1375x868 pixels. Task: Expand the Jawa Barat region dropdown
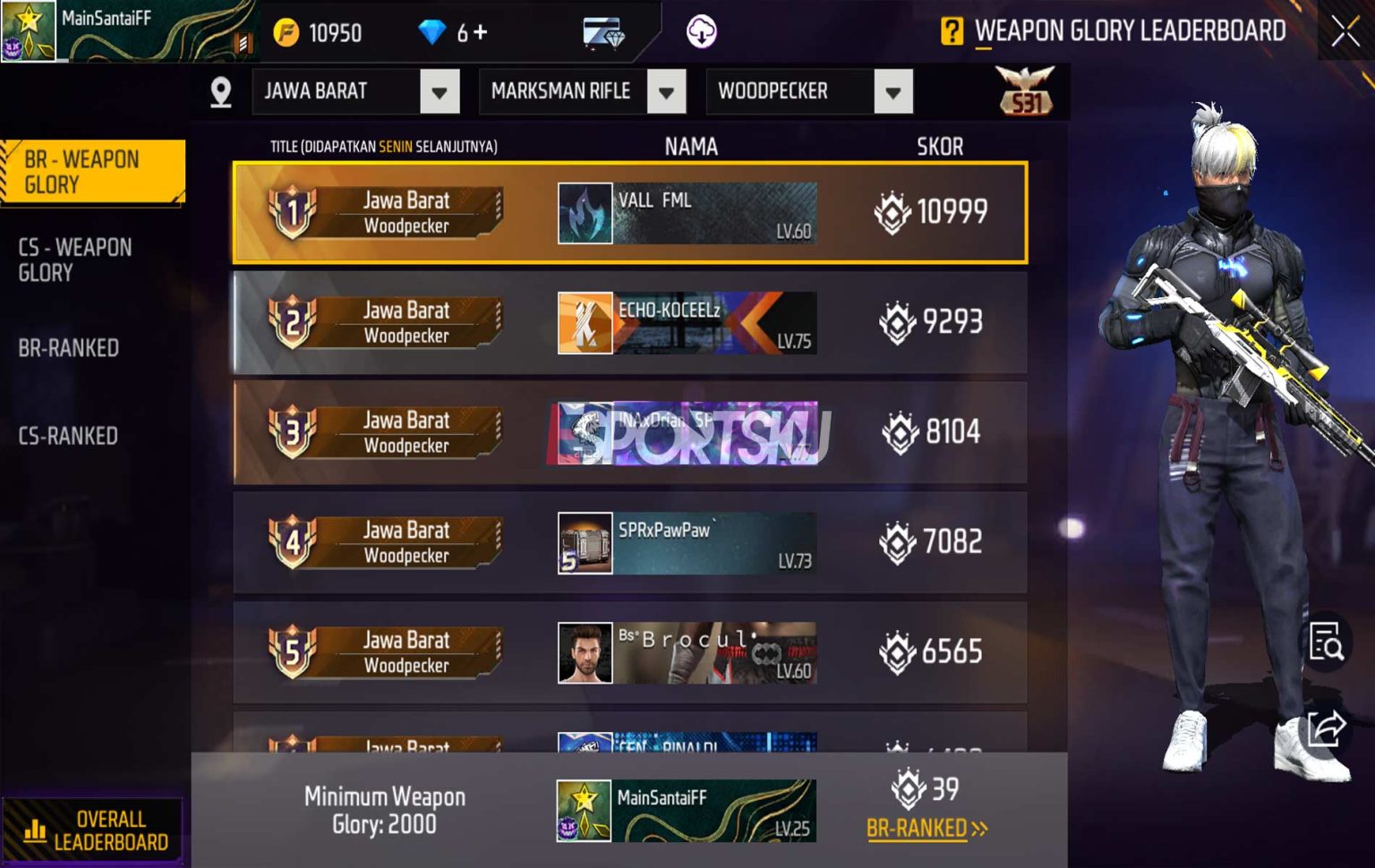point(439,90)
